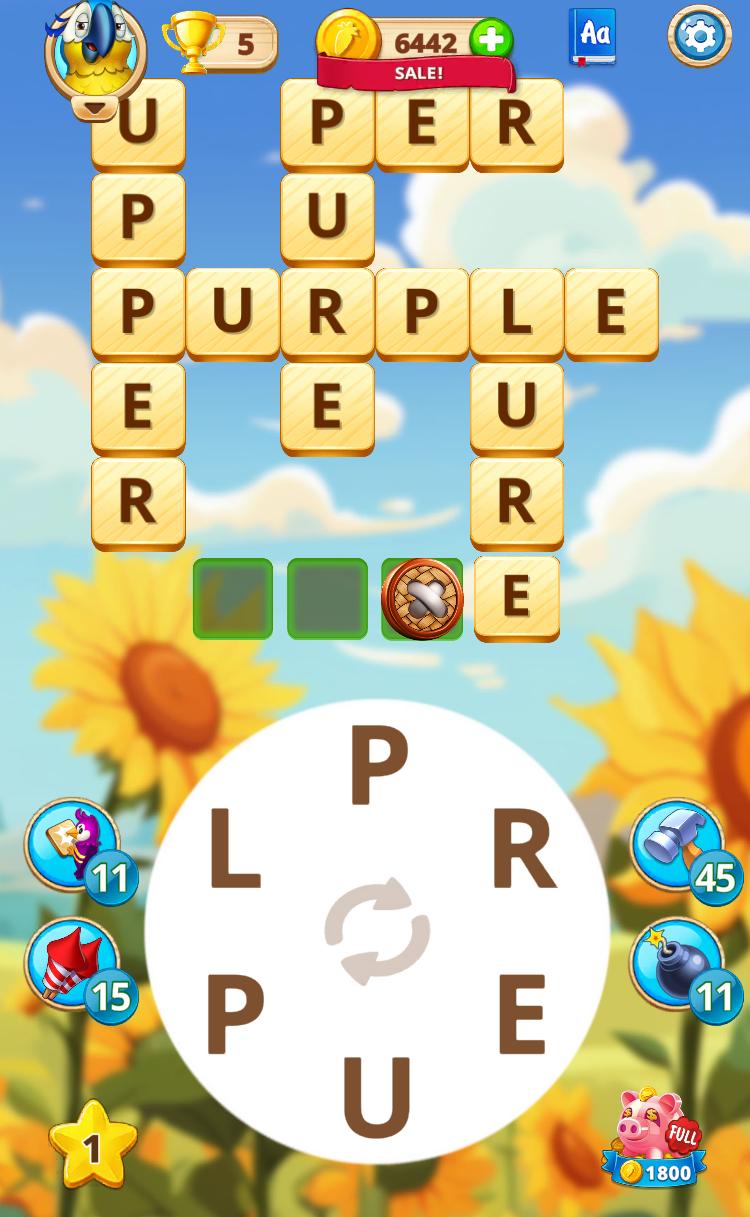This screenshot has width=750, height=1217.
Task: Select letter E on the wheel
Action: (521, 1014)
